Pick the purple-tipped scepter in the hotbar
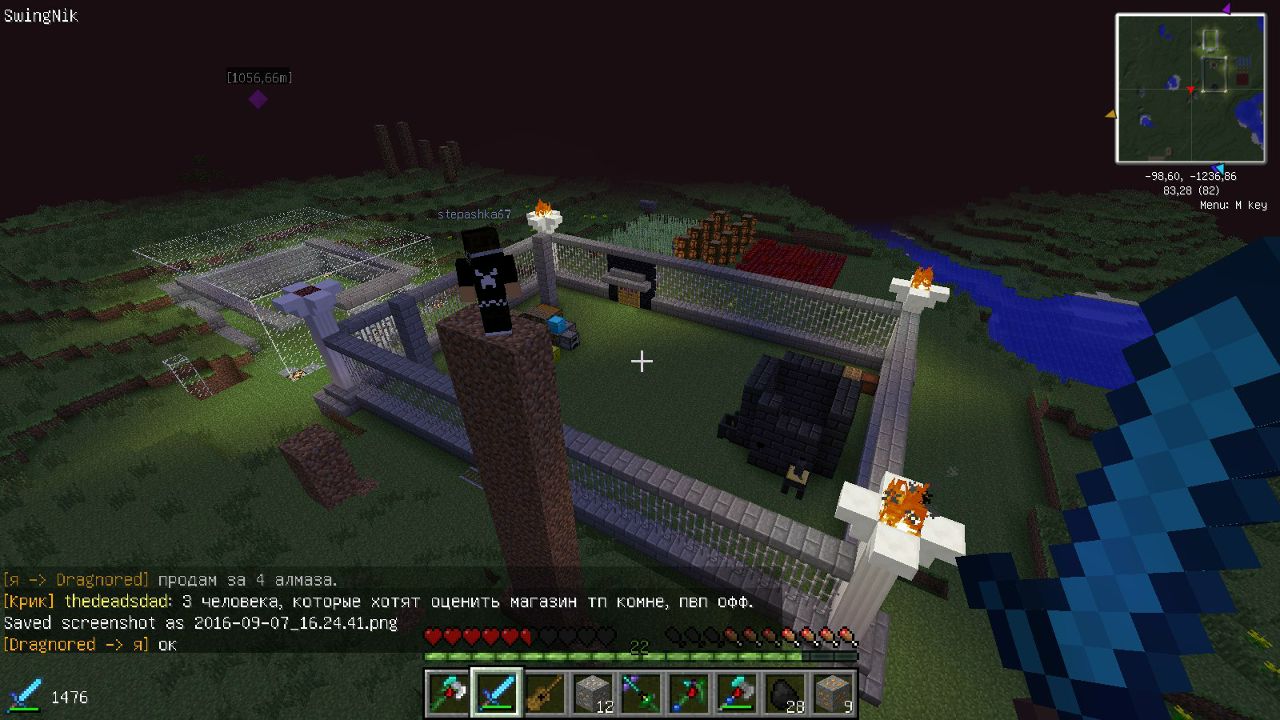The width and height of the screenshot is (1280, 720). 641,691
